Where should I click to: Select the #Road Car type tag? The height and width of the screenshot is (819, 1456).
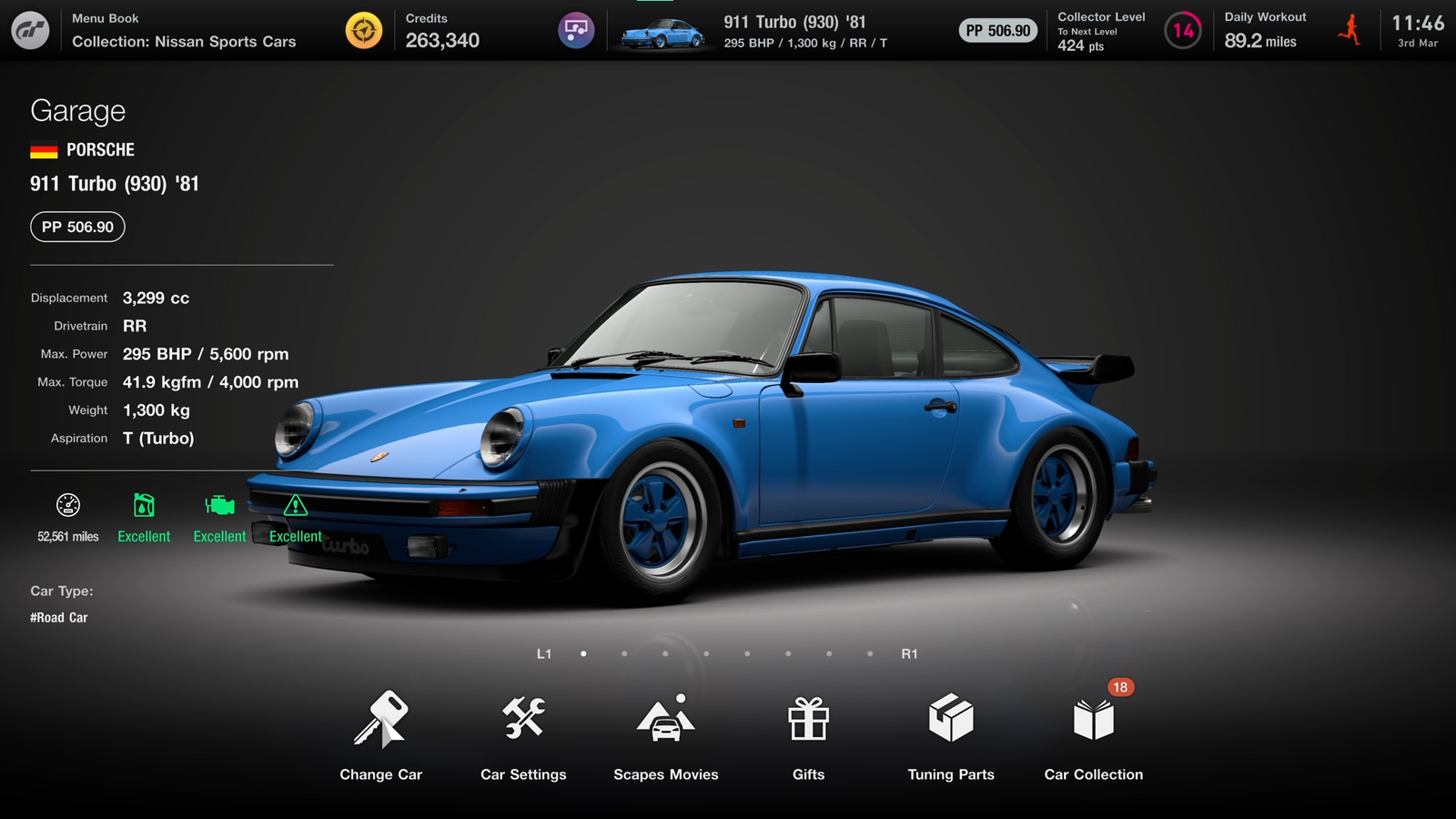[x=59, y=618]
